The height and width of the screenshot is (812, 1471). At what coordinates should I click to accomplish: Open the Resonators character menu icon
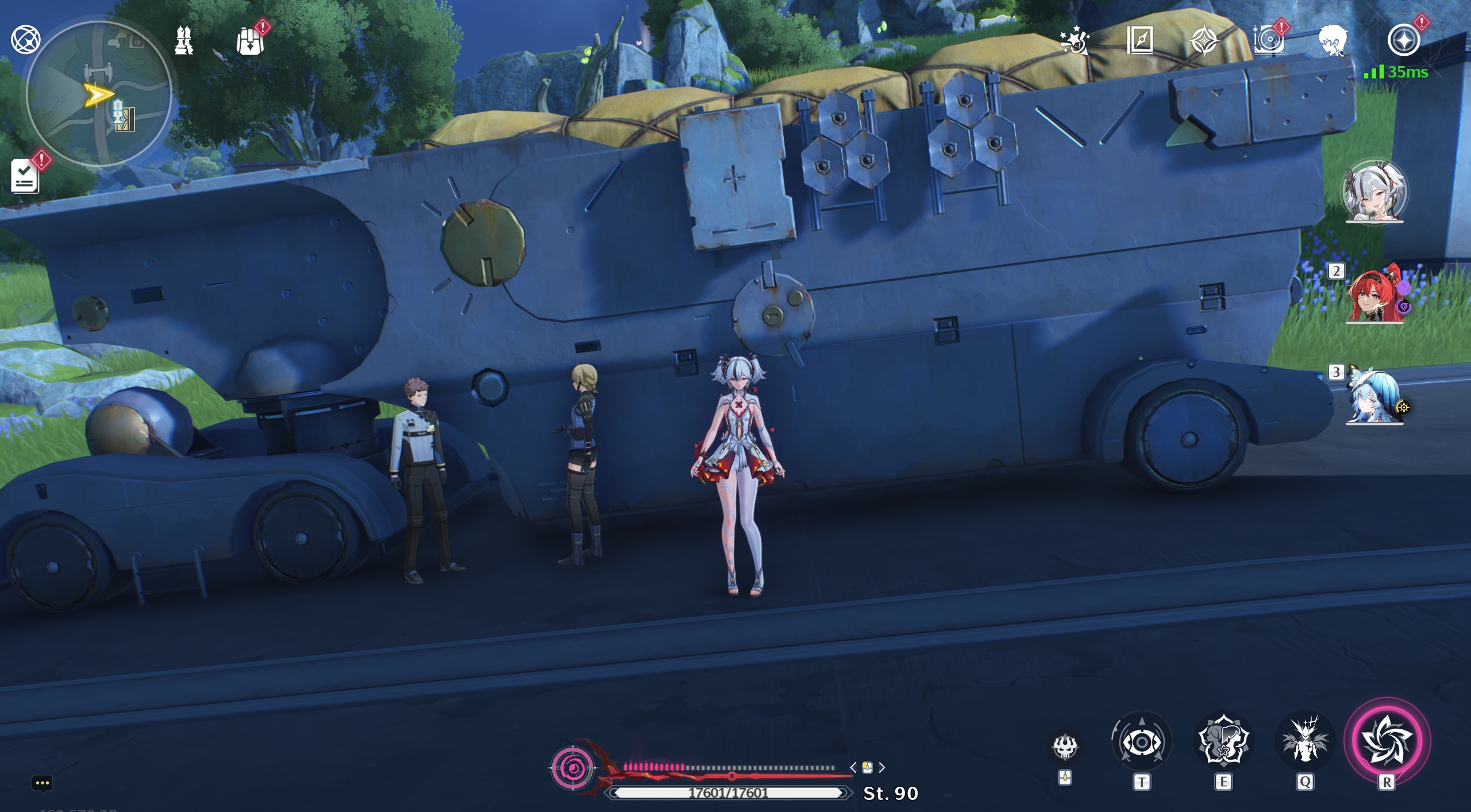point(1332,39)
